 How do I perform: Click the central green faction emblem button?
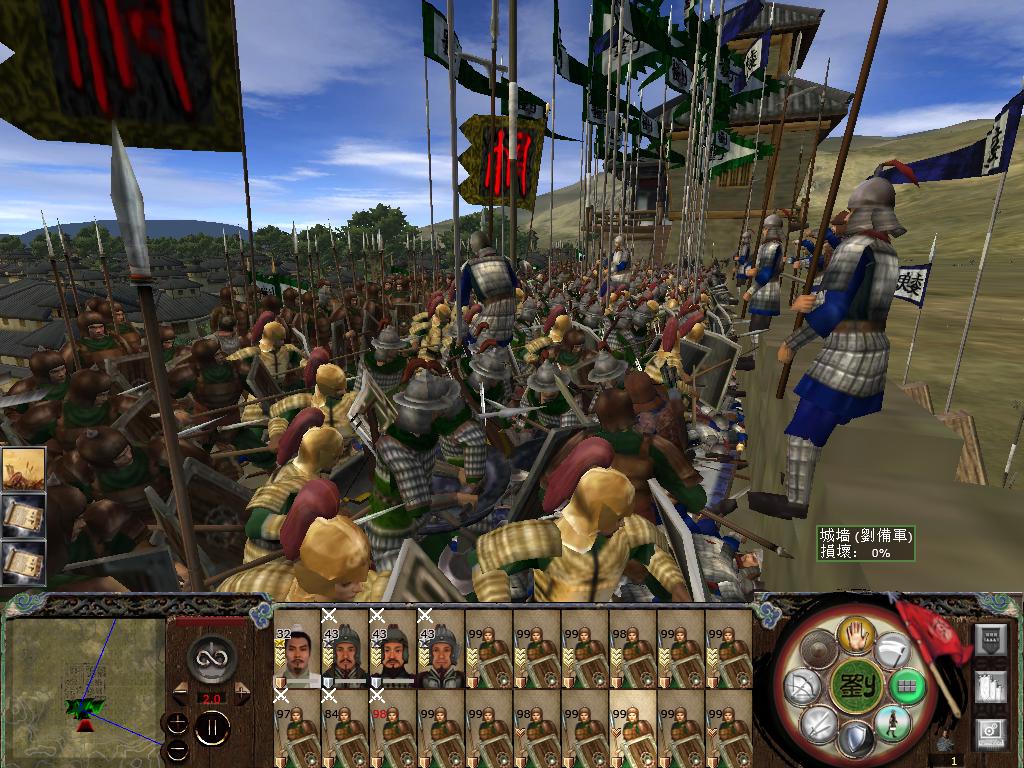click(854, 687)
